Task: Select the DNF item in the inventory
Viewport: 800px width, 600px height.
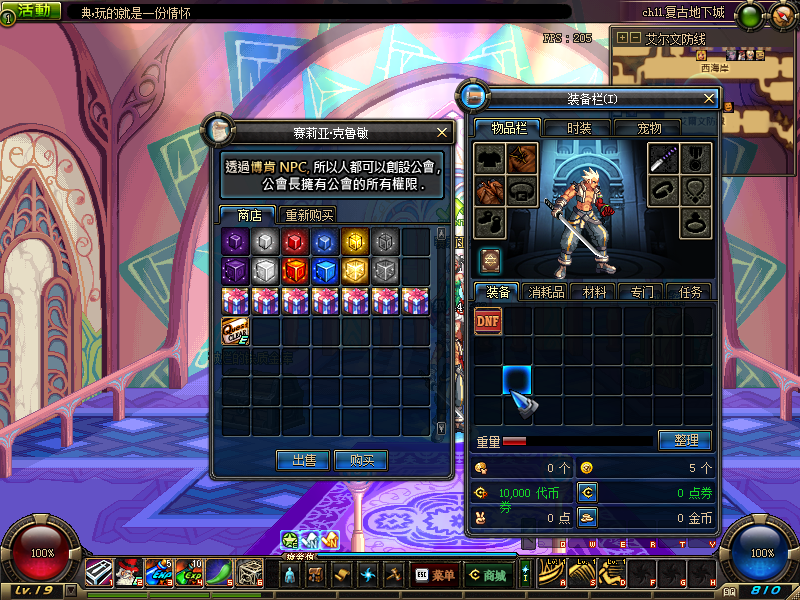Action: point(488,321)
